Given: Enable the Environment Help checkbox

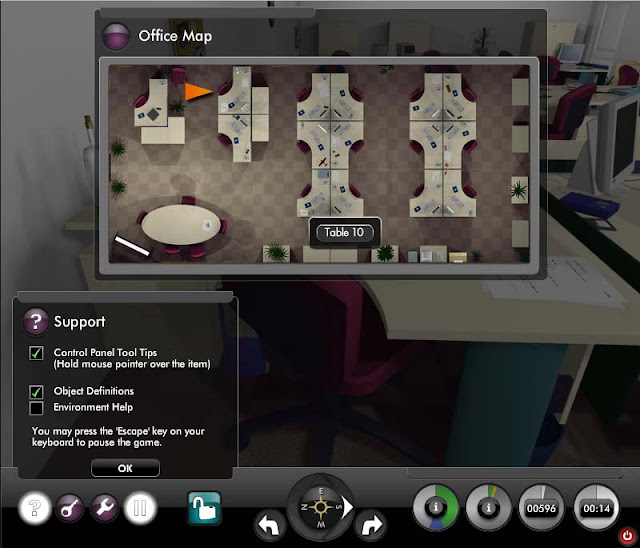Looking at the screenshot, I should point(37,407).
